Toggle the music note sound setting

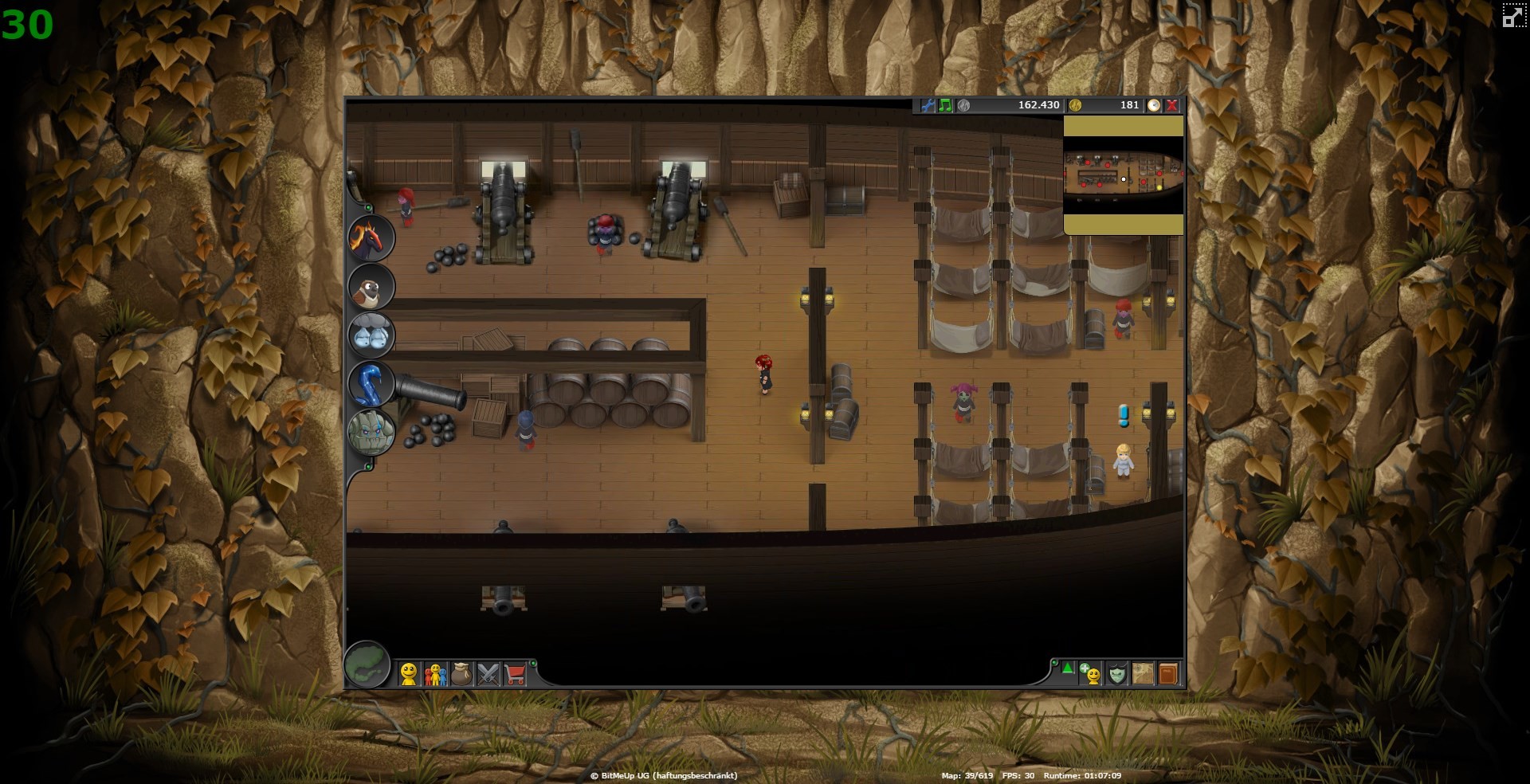[944, 104]
